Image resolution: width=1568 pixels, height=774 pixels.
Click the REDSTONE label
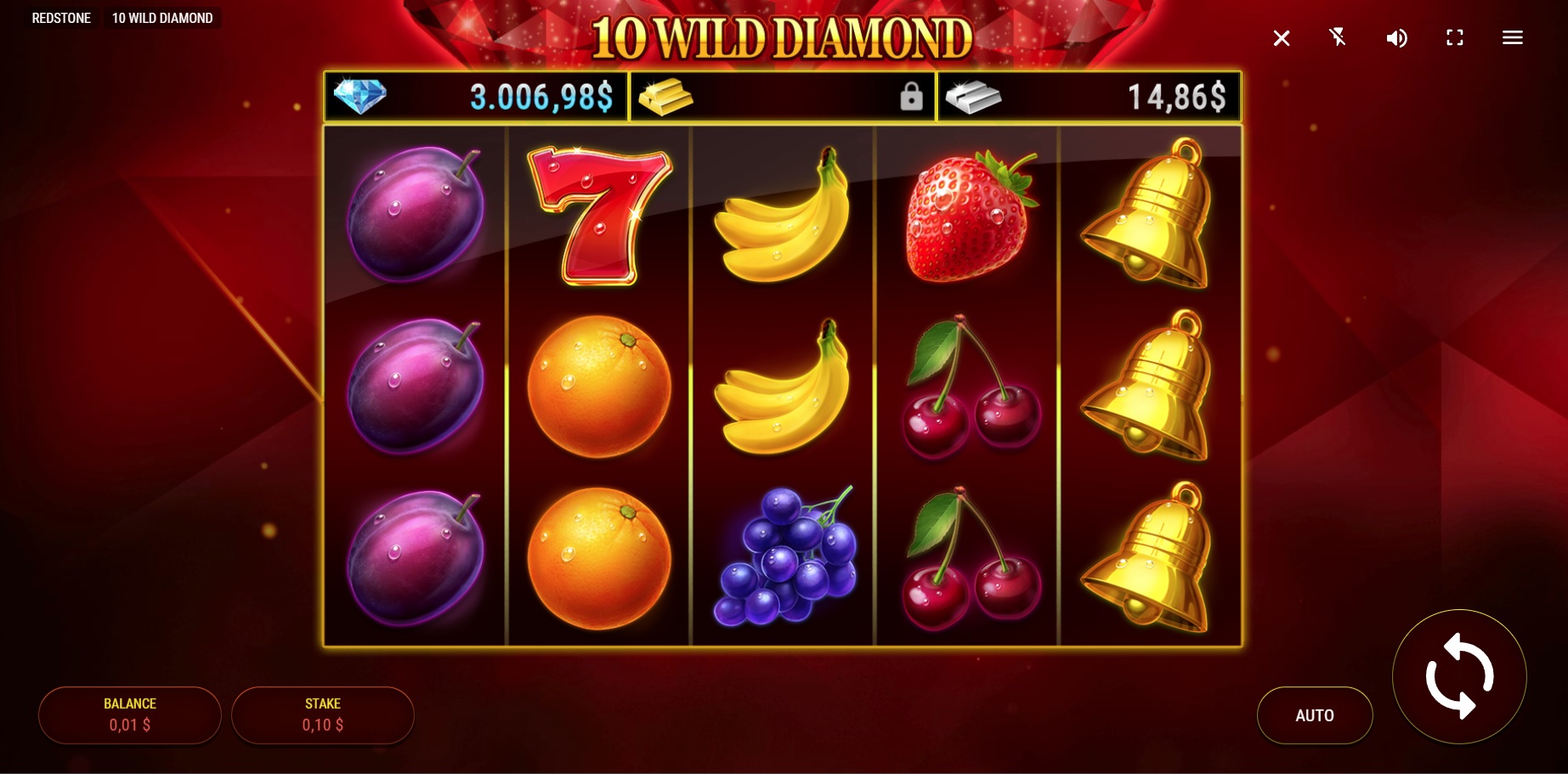[61, 17]
